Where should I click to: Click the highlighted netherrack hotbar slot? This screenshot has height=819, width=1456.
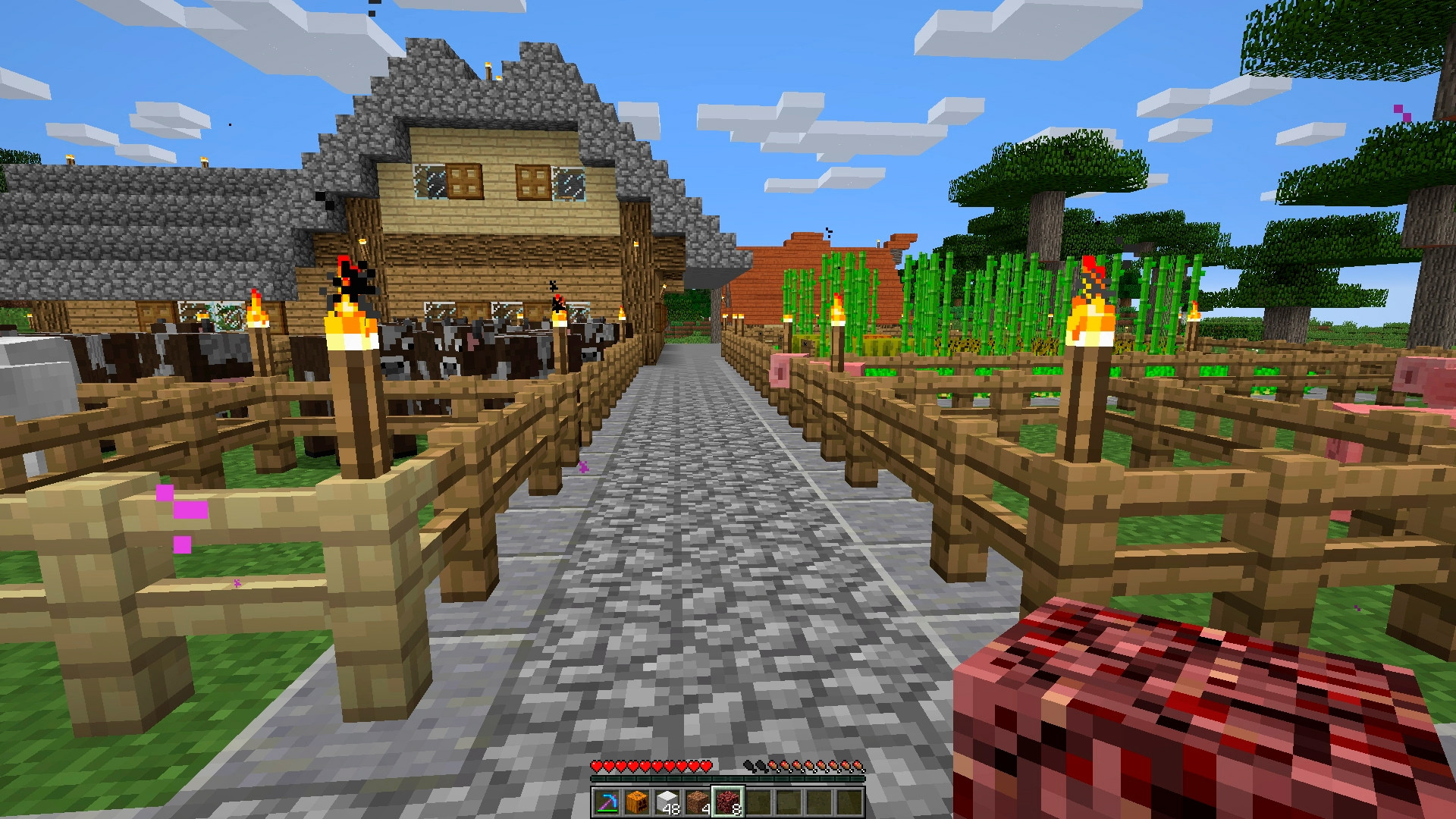(729, 802)
